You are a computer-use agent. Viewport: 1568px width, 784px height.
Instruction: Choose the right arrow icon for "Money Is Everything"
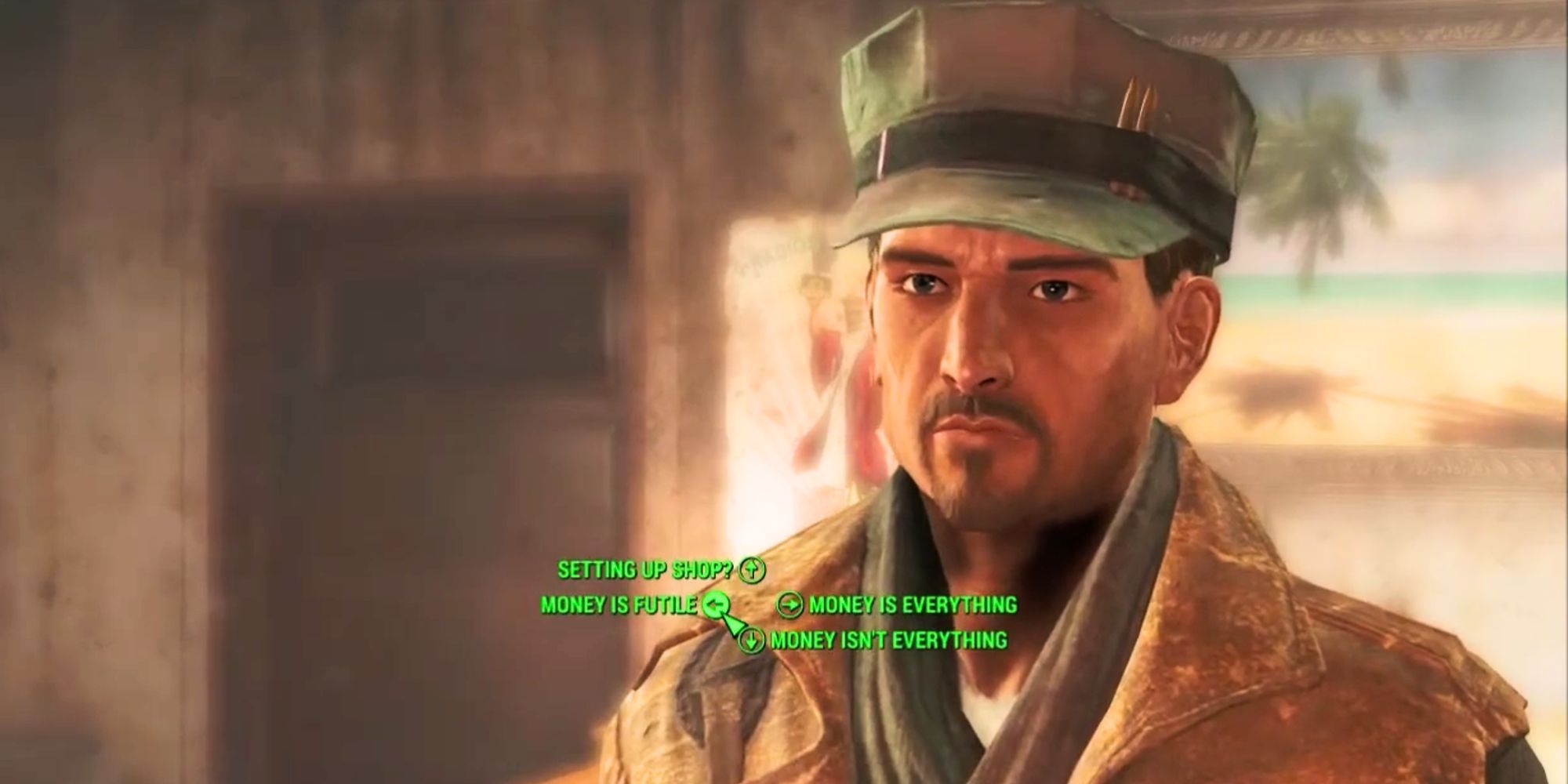coord(790,605)
